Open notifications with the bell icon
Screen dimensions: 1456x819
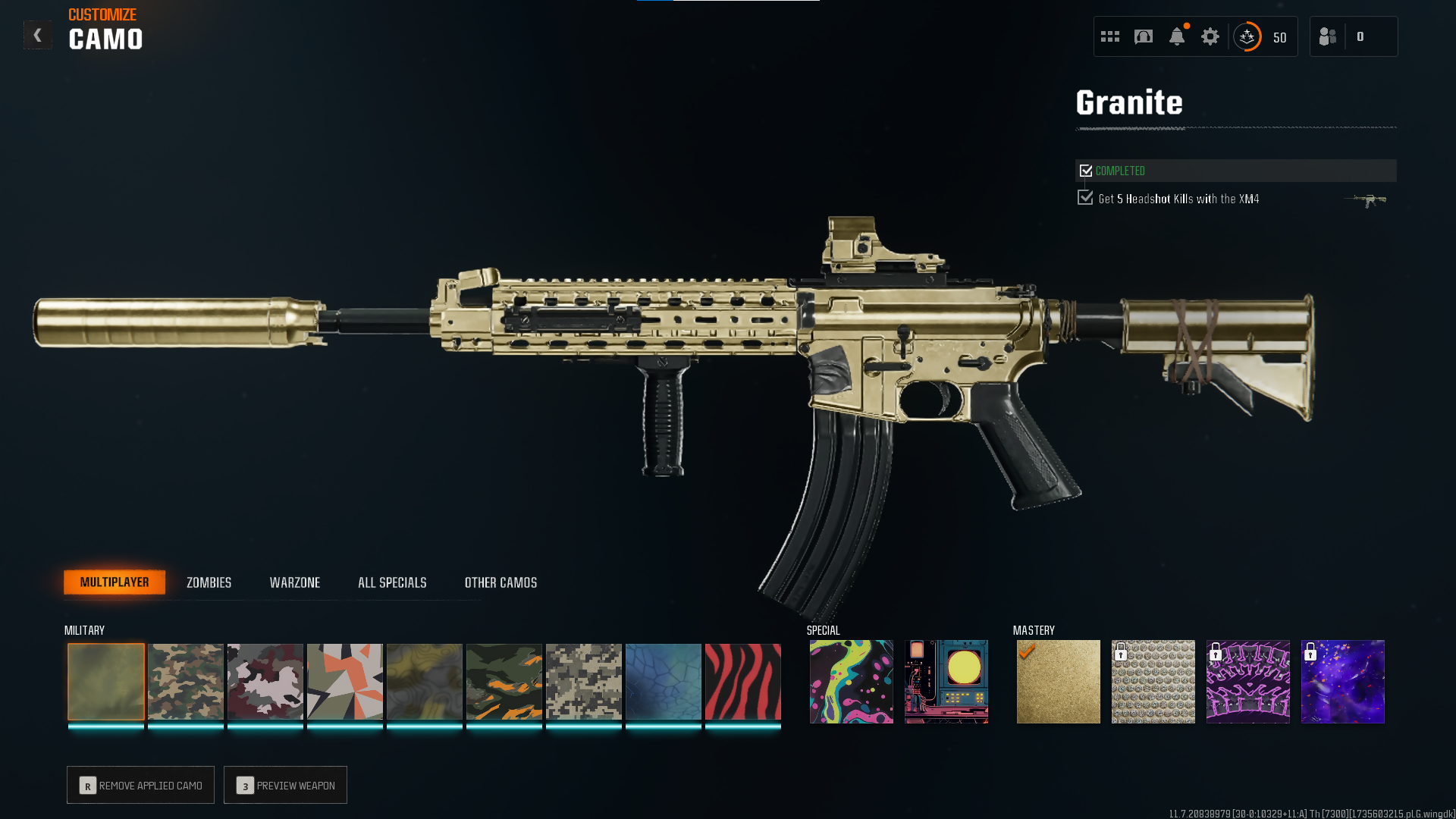tap(1177, 36)
